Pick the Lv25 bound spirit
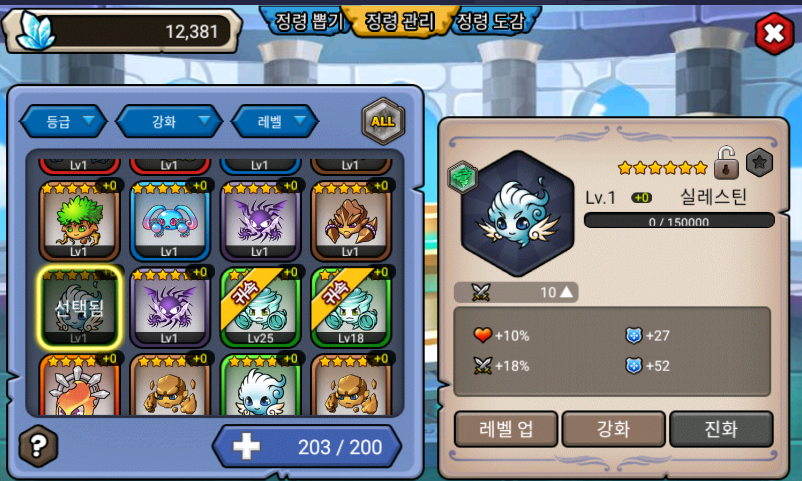The width and height of the screenshot is (802, 481). click(x=259, y=306)
